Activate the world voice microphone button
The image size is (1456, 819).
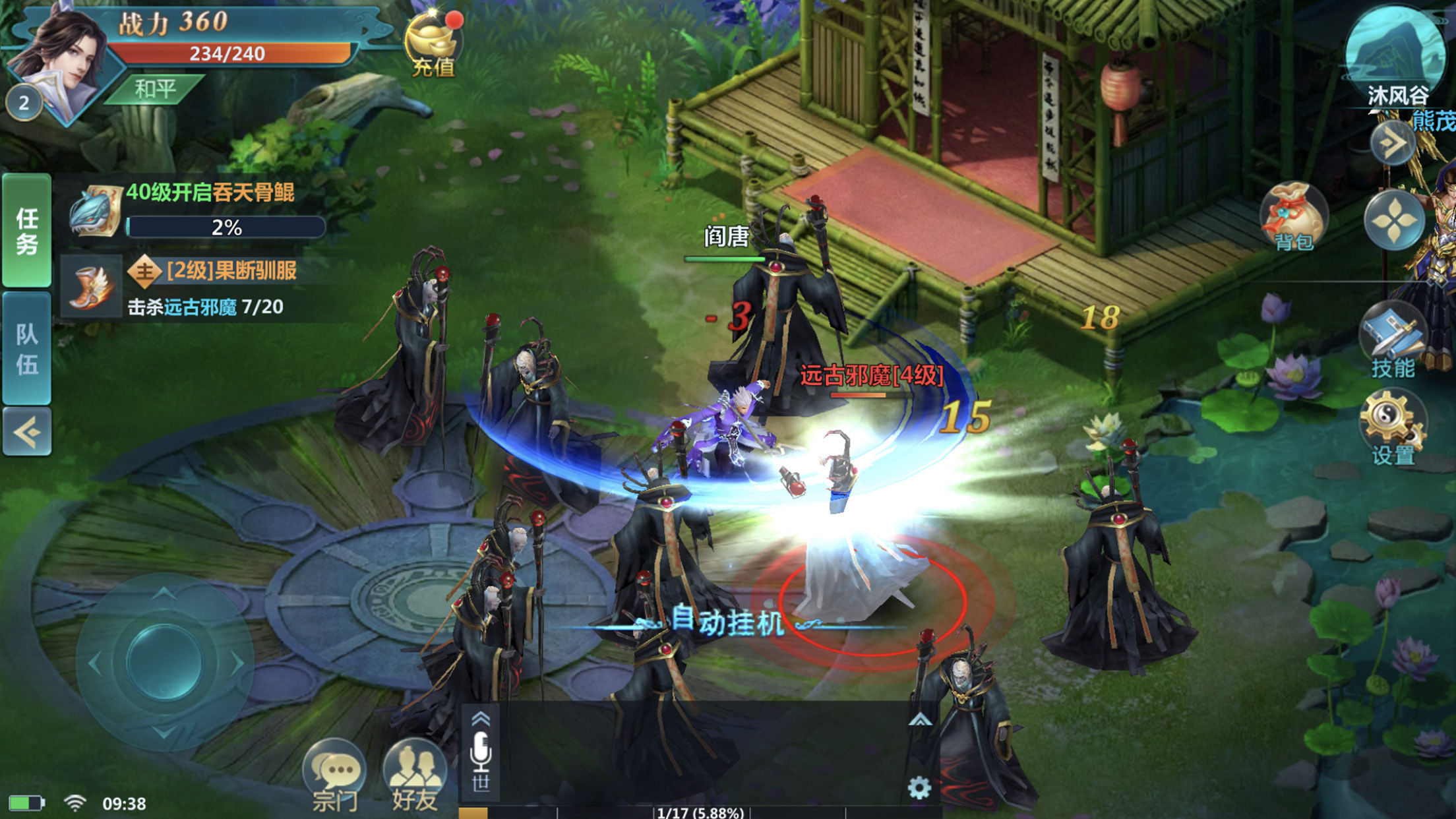click(481, 758)
